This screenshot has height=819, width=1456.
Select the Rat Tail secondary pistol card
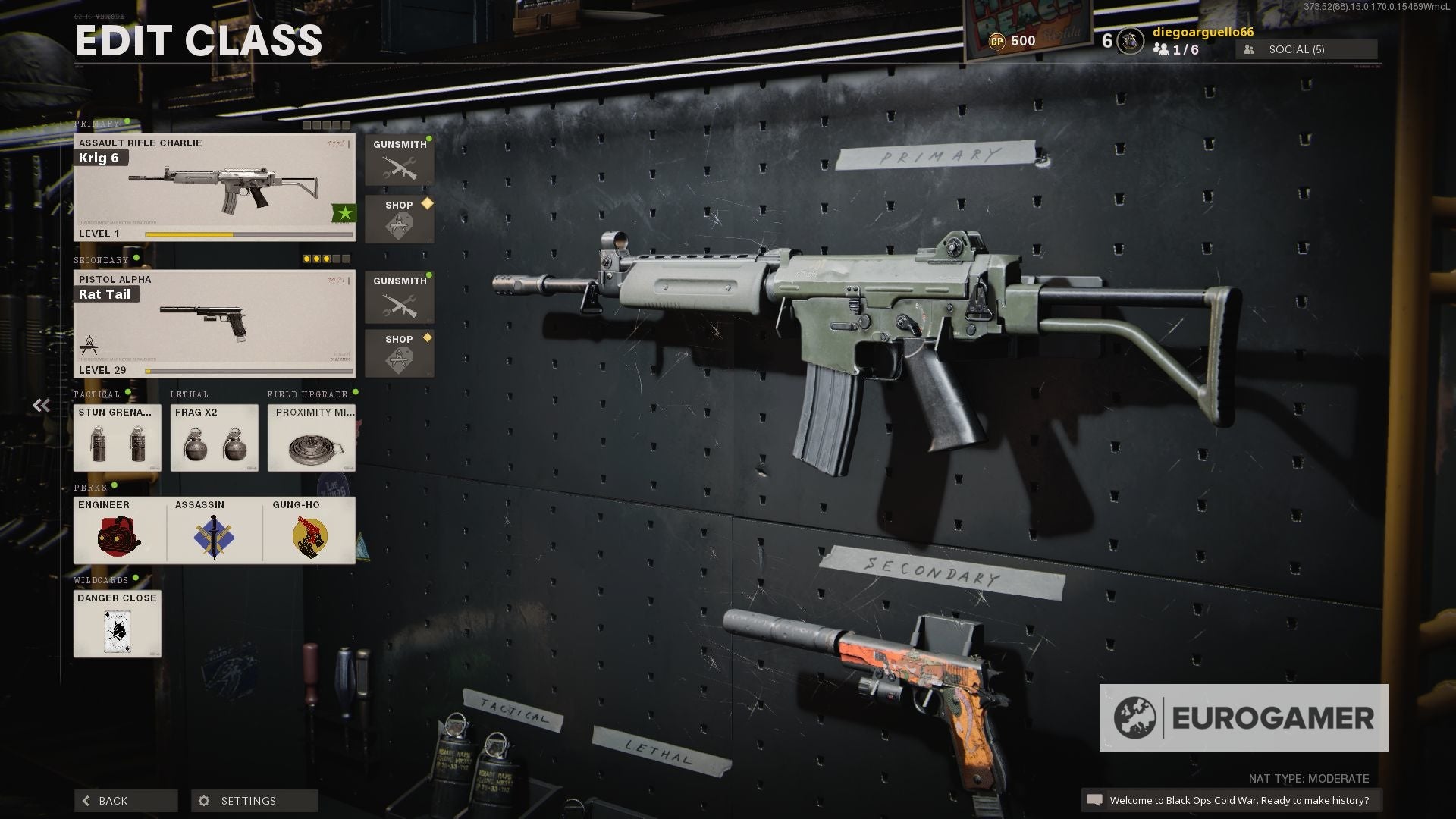click(x=214, y=324)
